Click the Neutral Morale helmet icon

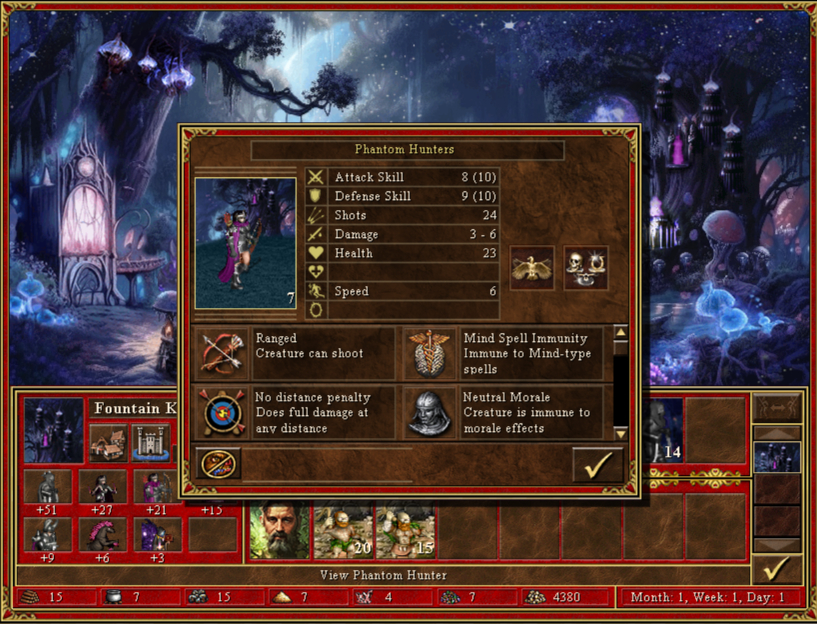(x=431, y=412)
